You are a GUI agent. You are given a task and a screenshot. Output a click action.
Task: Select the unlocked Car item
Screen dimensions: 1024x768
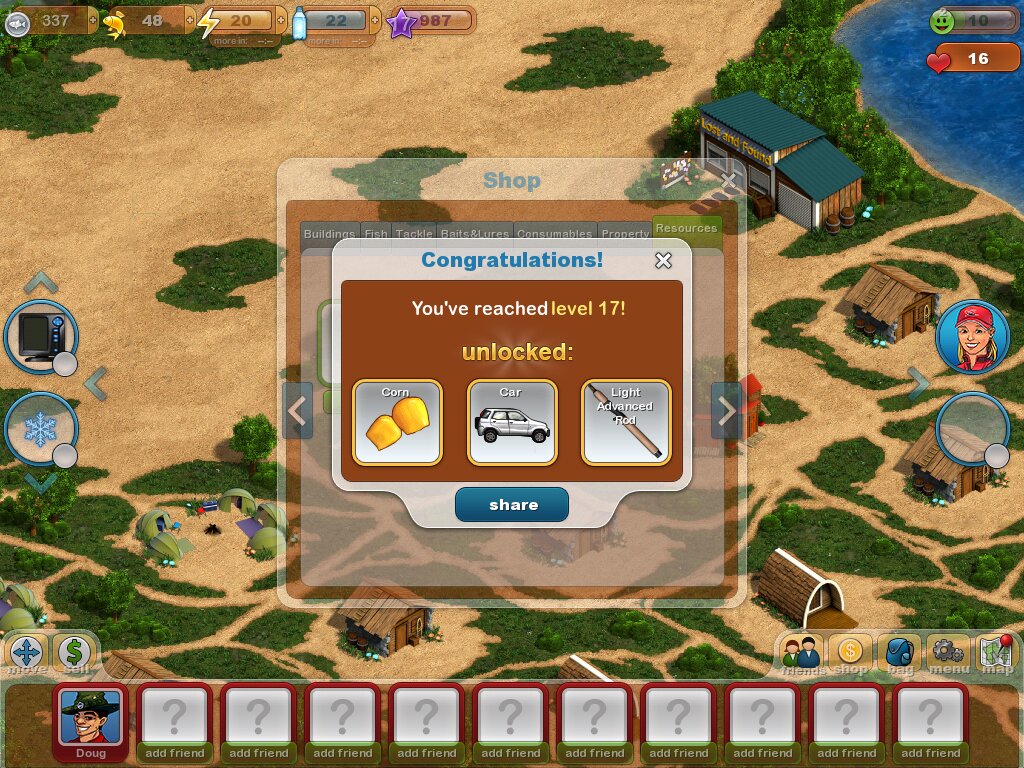click(512, 422)
